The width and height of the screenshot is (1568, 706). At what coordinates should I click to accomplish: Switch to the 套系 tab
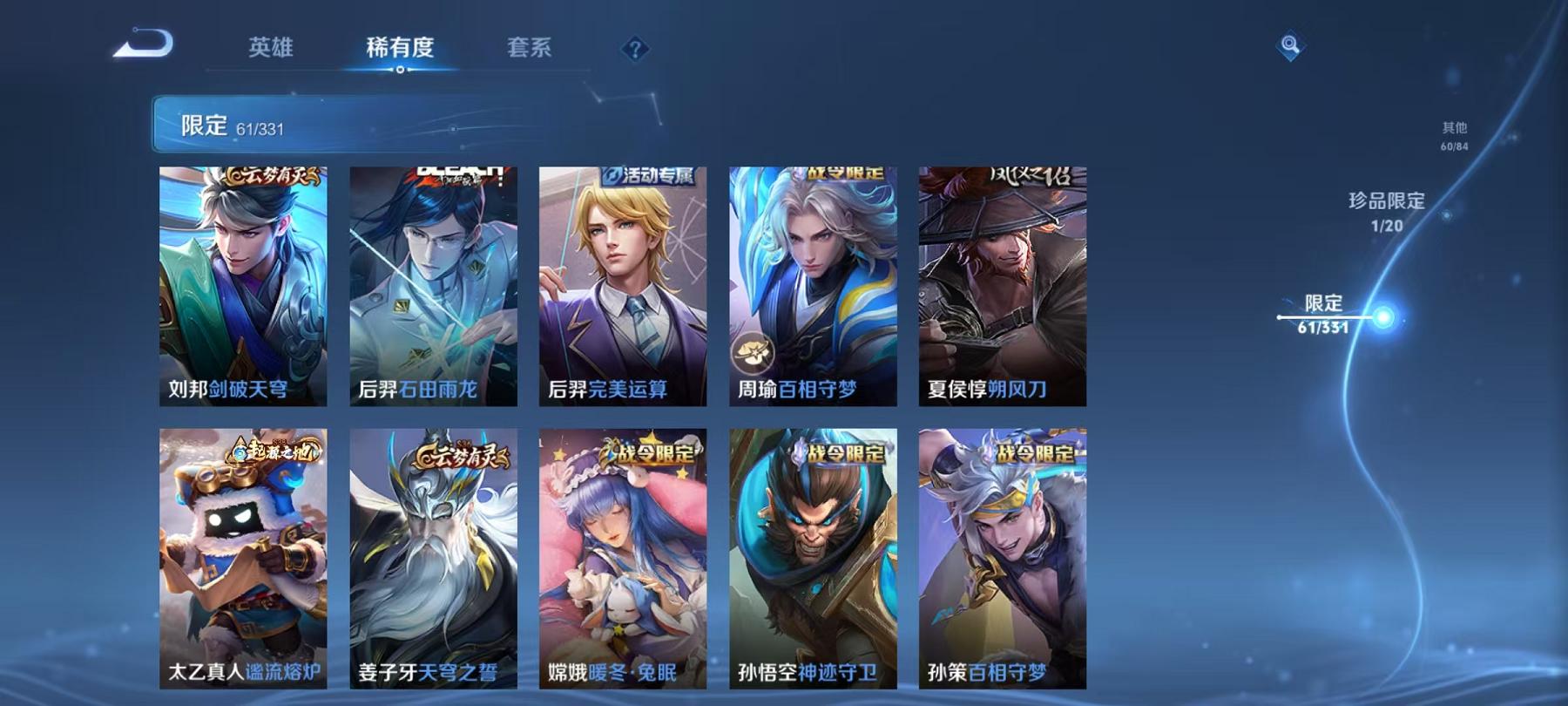pos(529,50)
